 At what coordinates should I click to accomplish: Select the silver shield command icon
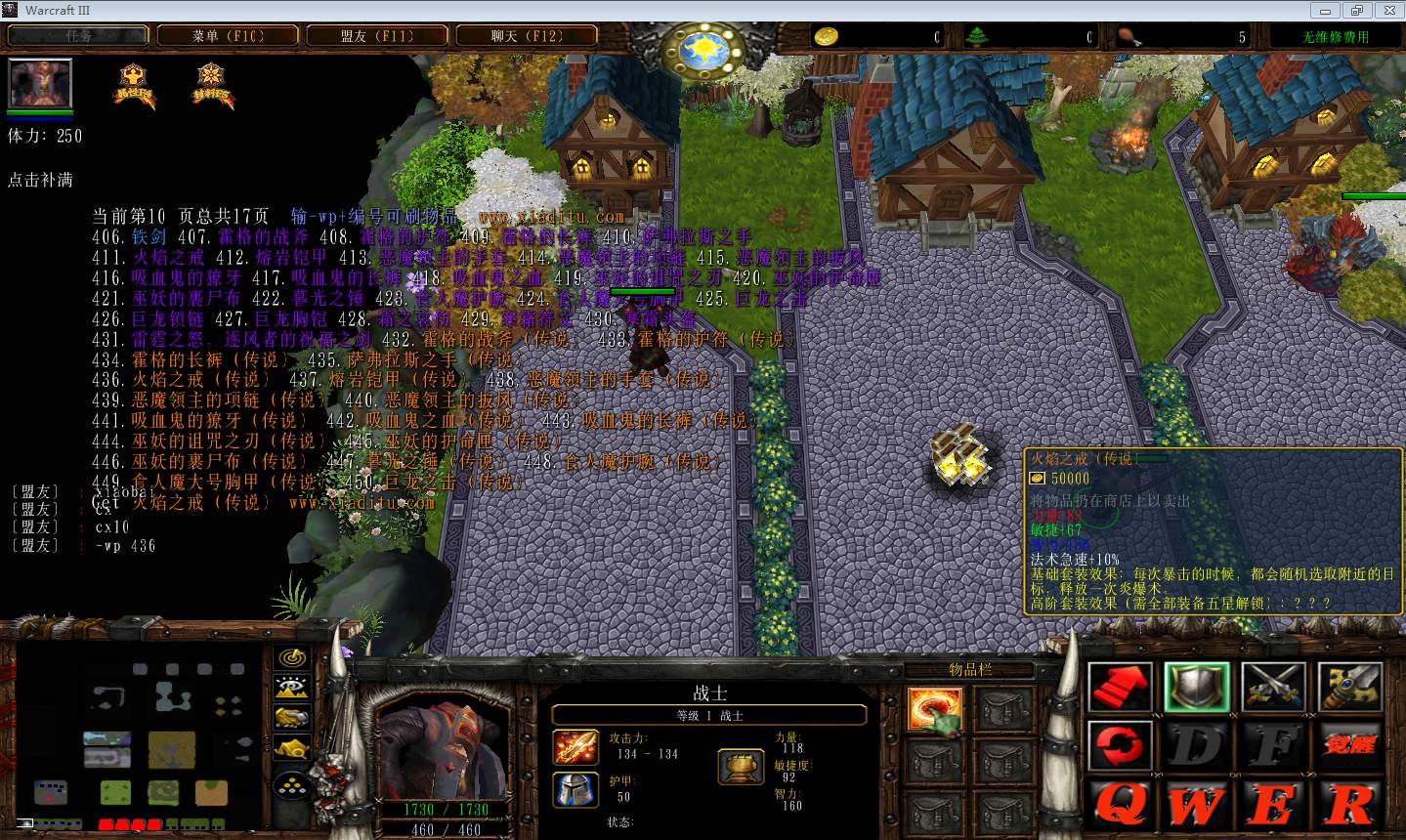[x=1197, y=688]
